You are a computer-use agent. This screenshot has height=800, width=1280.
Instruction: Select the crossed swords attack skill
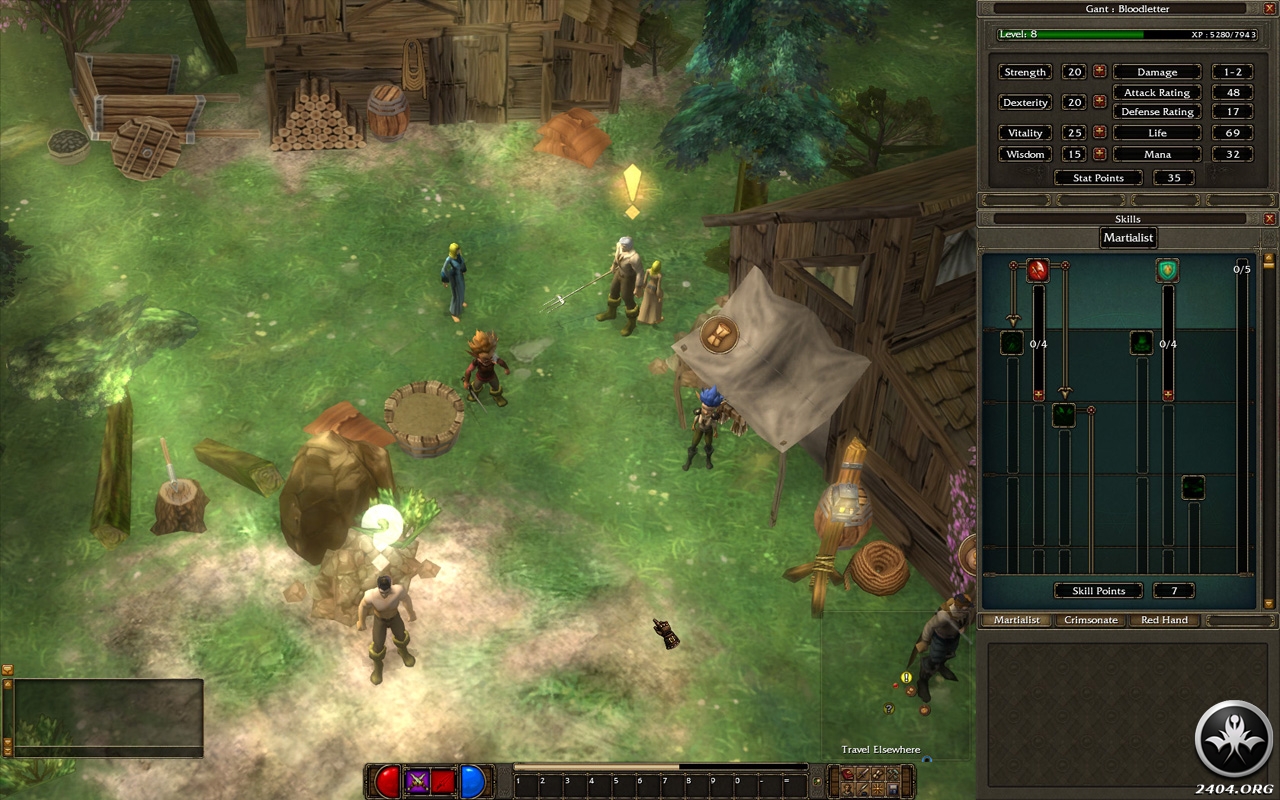(x=417, y=782)
